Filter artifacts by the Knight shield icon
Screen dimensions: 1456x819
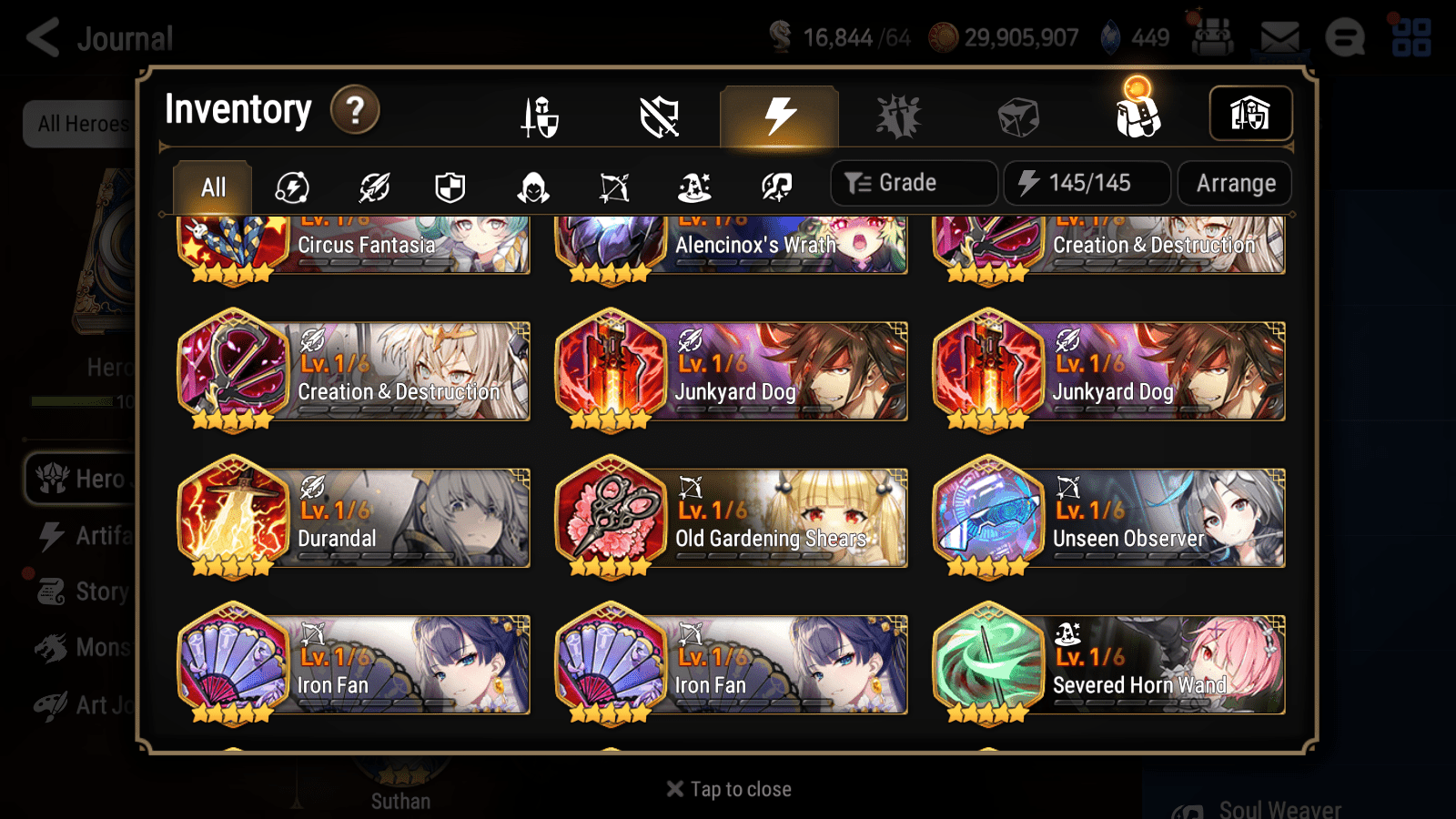click(450, 187)
